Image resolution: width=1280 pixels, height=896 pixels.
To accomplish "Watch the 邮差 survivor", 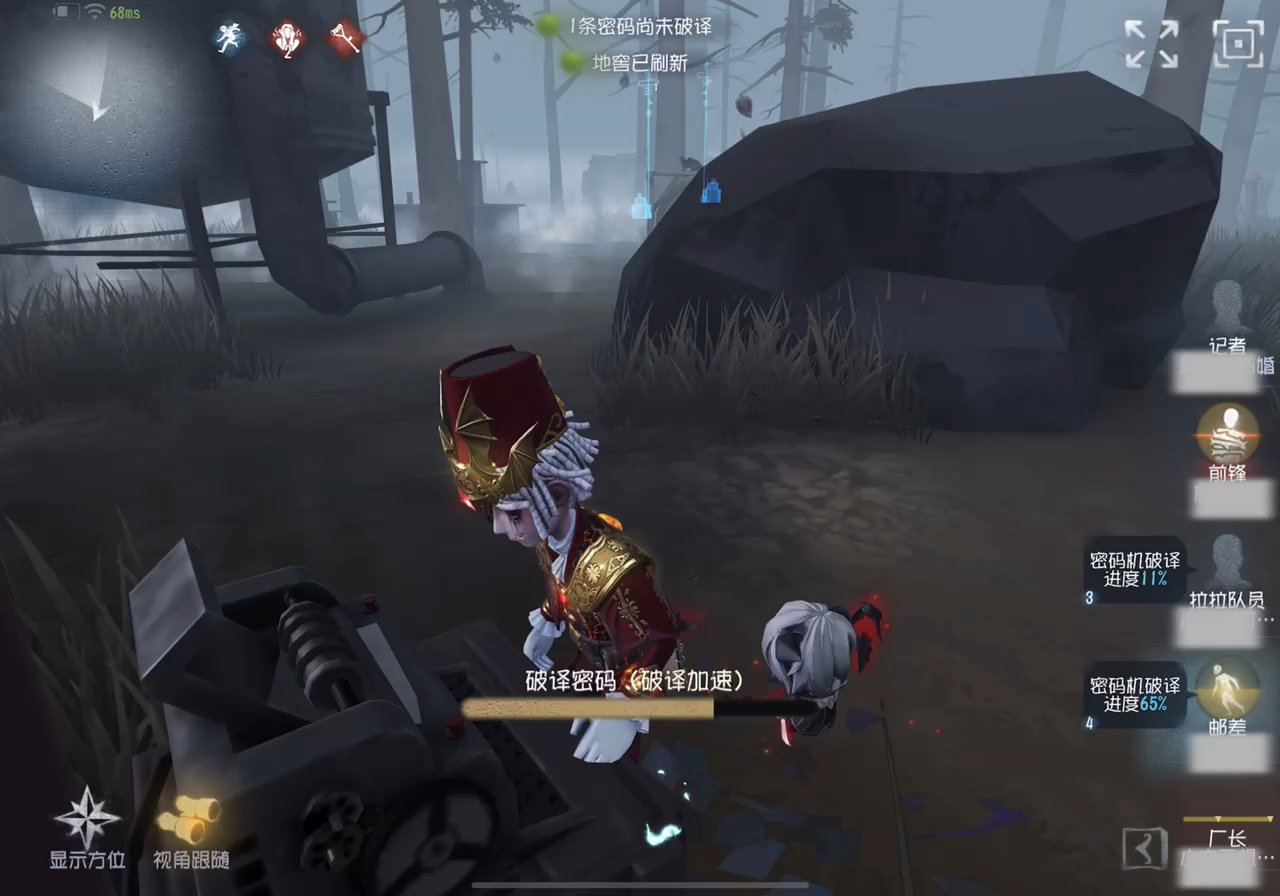I will [1226, 688].
